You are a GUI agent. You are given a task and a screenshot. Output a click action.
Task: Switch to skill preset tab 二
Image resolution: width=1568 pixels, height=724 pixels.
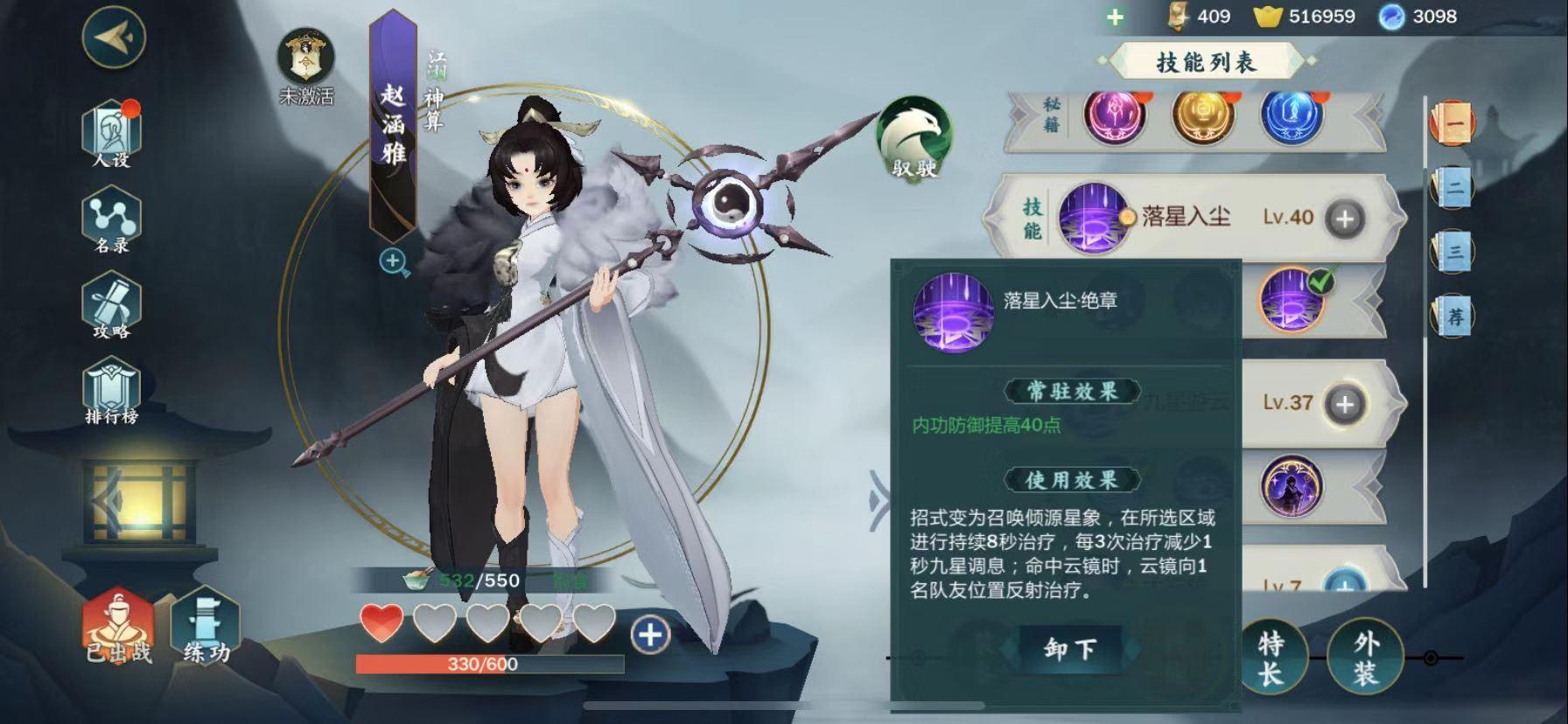(x=1452, y=187)
